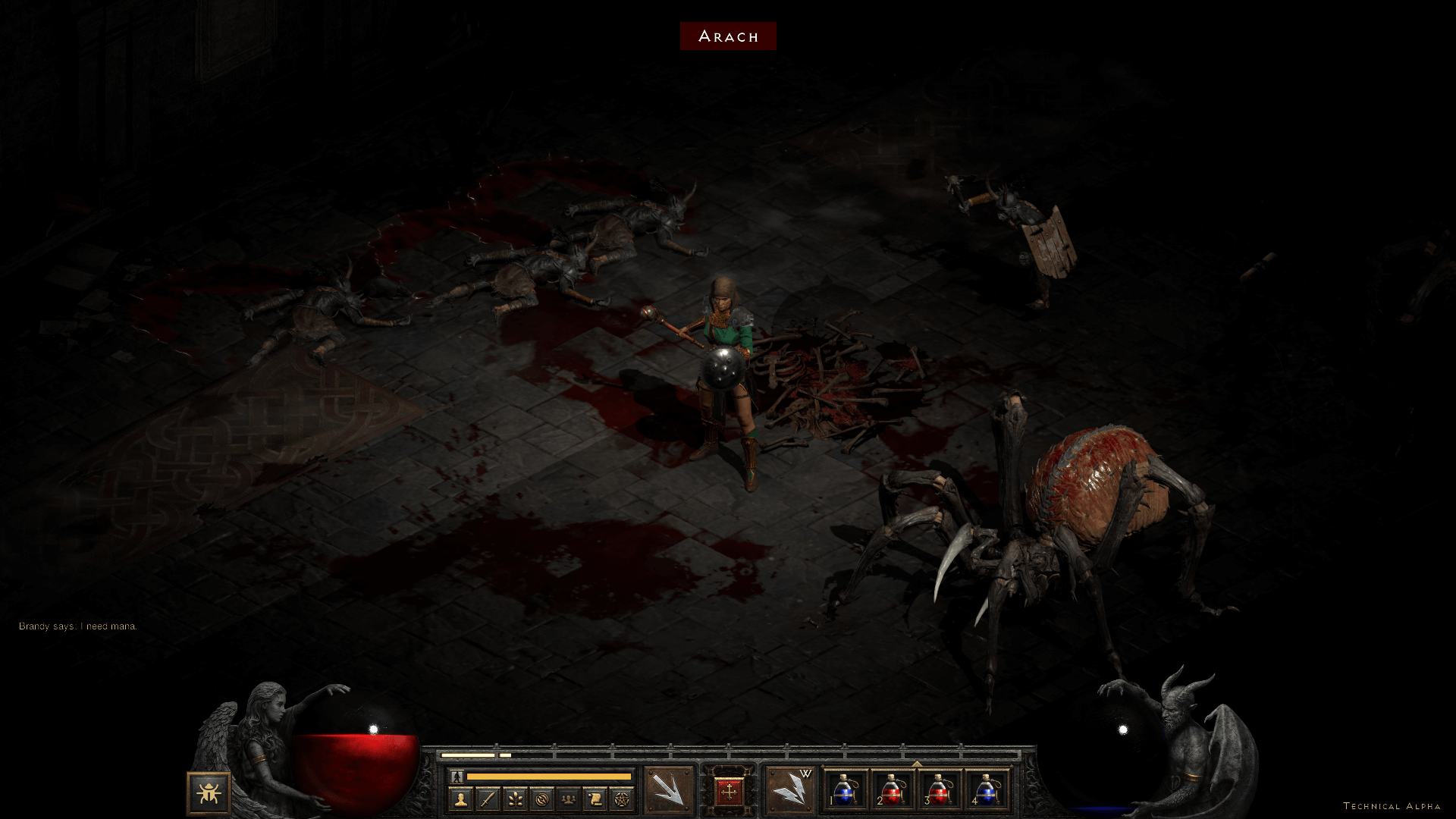Open the party screen with the three-people icon
Screen dimensions: 1456x819
(568, 799)
